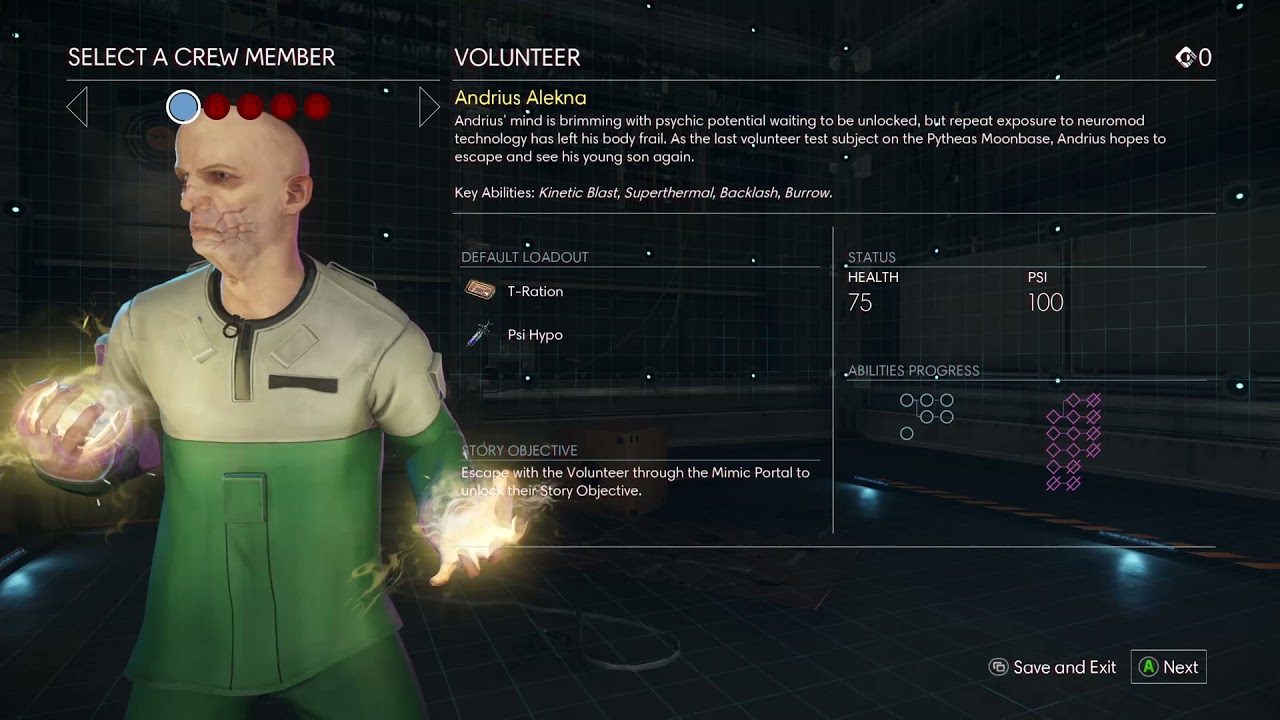1280x720 pixels.
Task: Choose Save and Exit
Action: (1052, 667)
